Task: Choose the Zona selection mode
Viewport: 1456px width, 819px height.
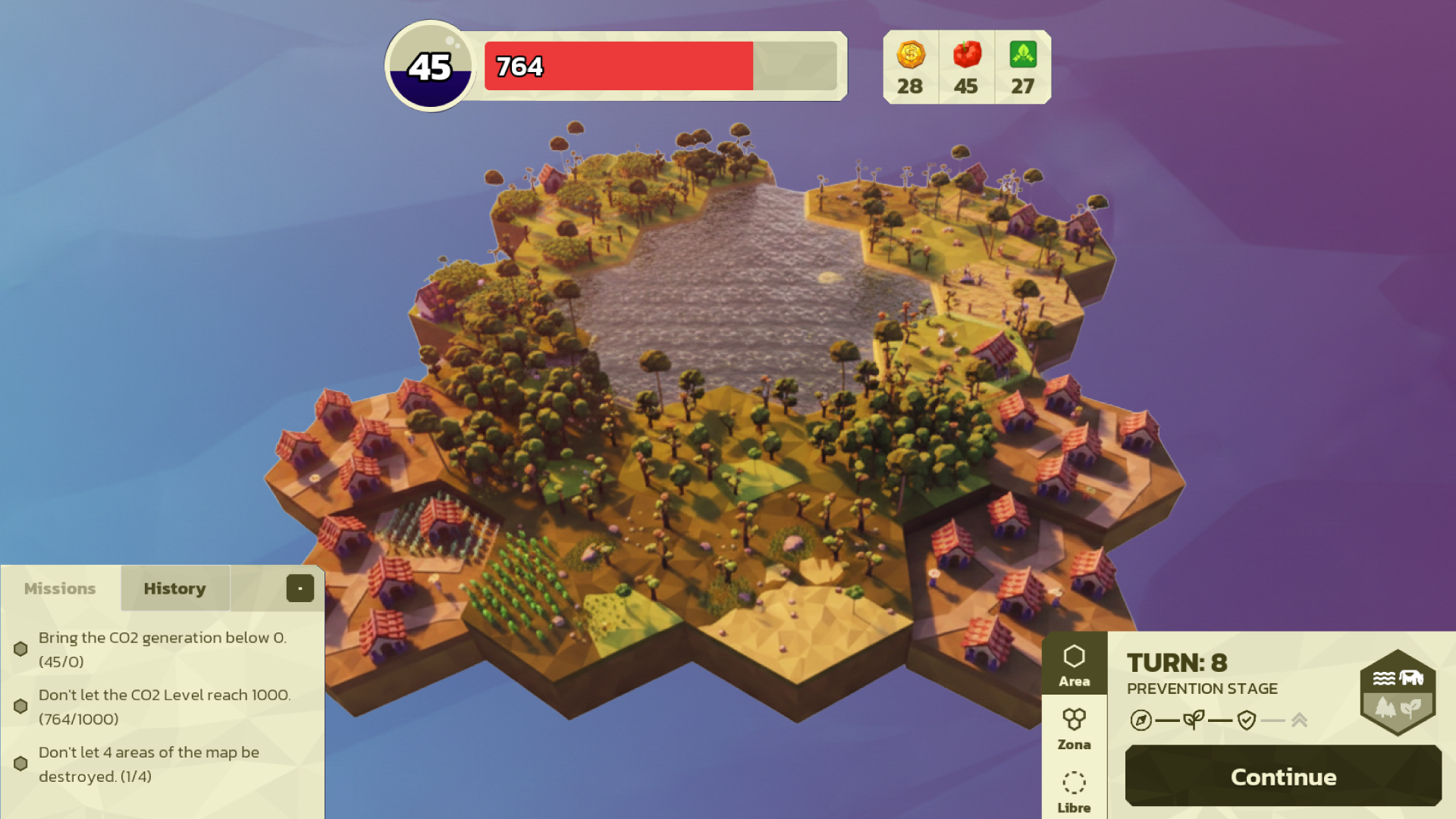Action: [1074, 728]
